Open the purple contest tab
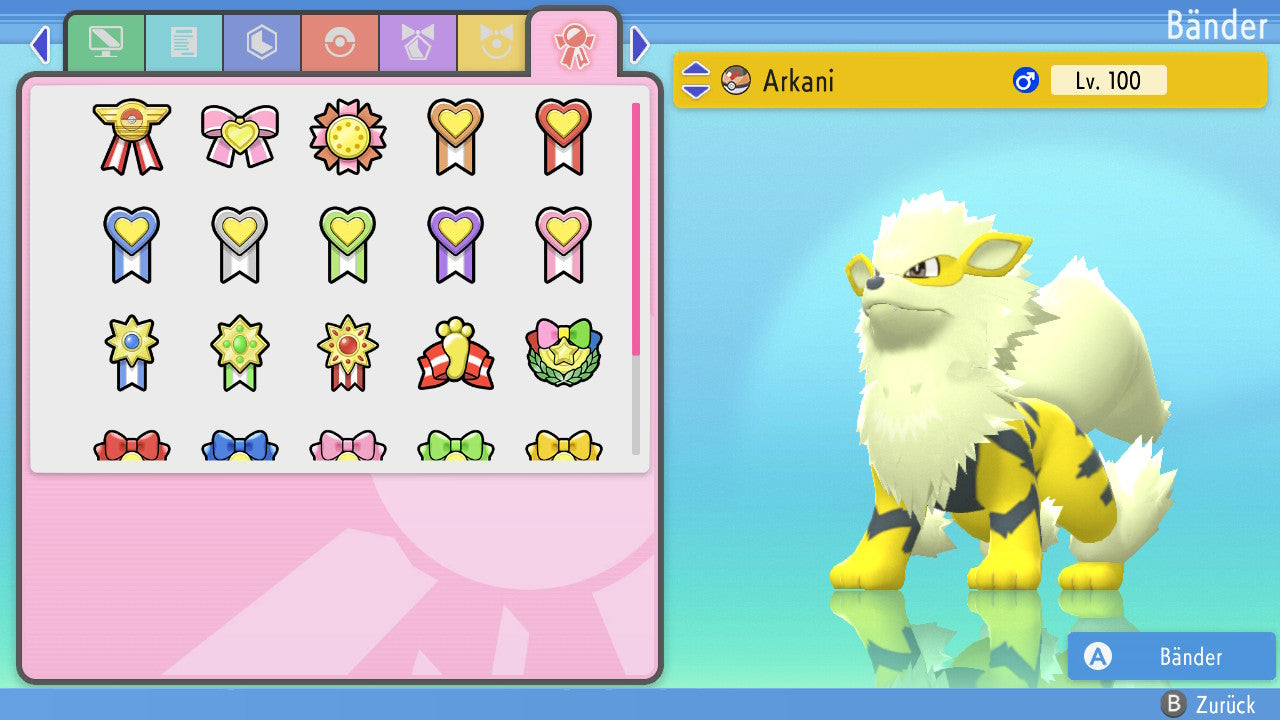Screen dimensions: 1280x720 (418, 43)
